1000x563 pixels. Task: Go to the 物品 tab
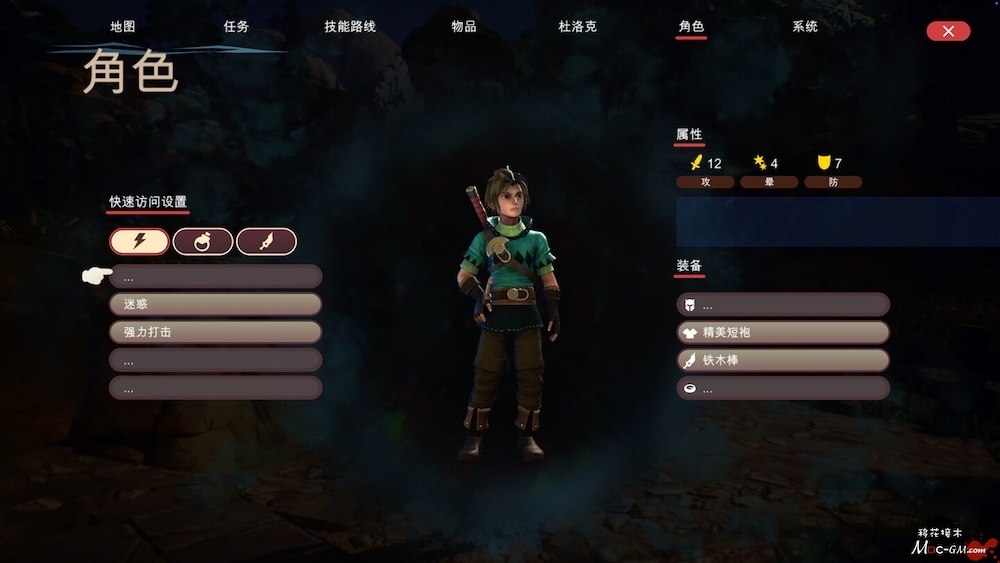click(464, 26)
